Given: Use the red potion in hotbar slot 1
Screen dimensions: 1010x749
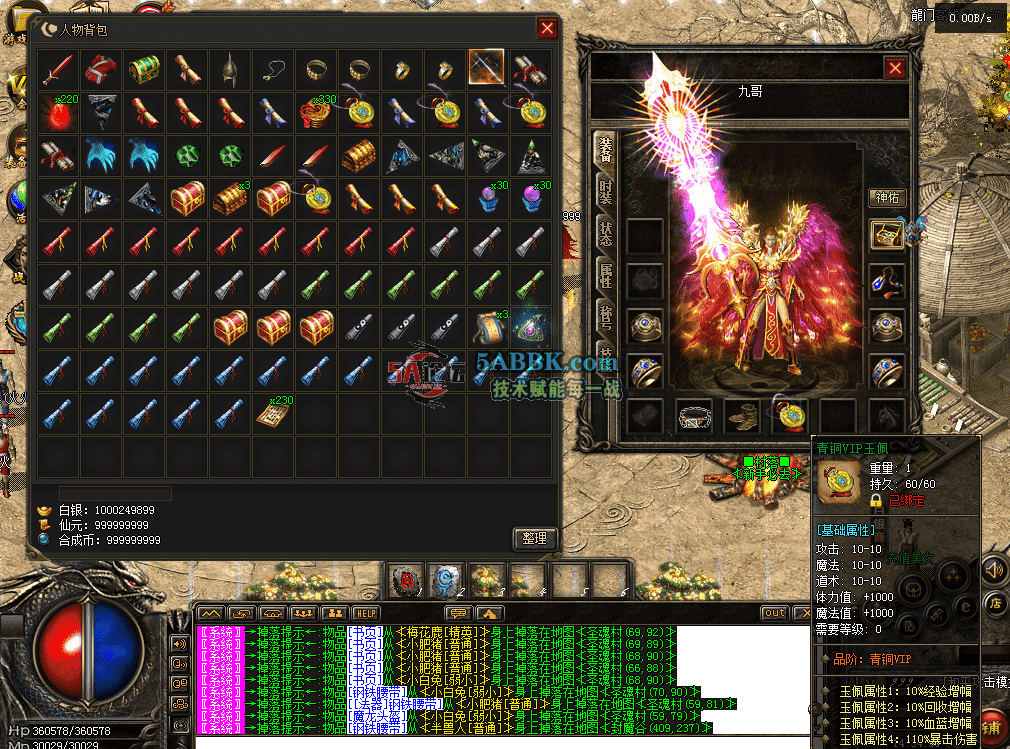Looking at the screenshot, I should coord(408,579).
